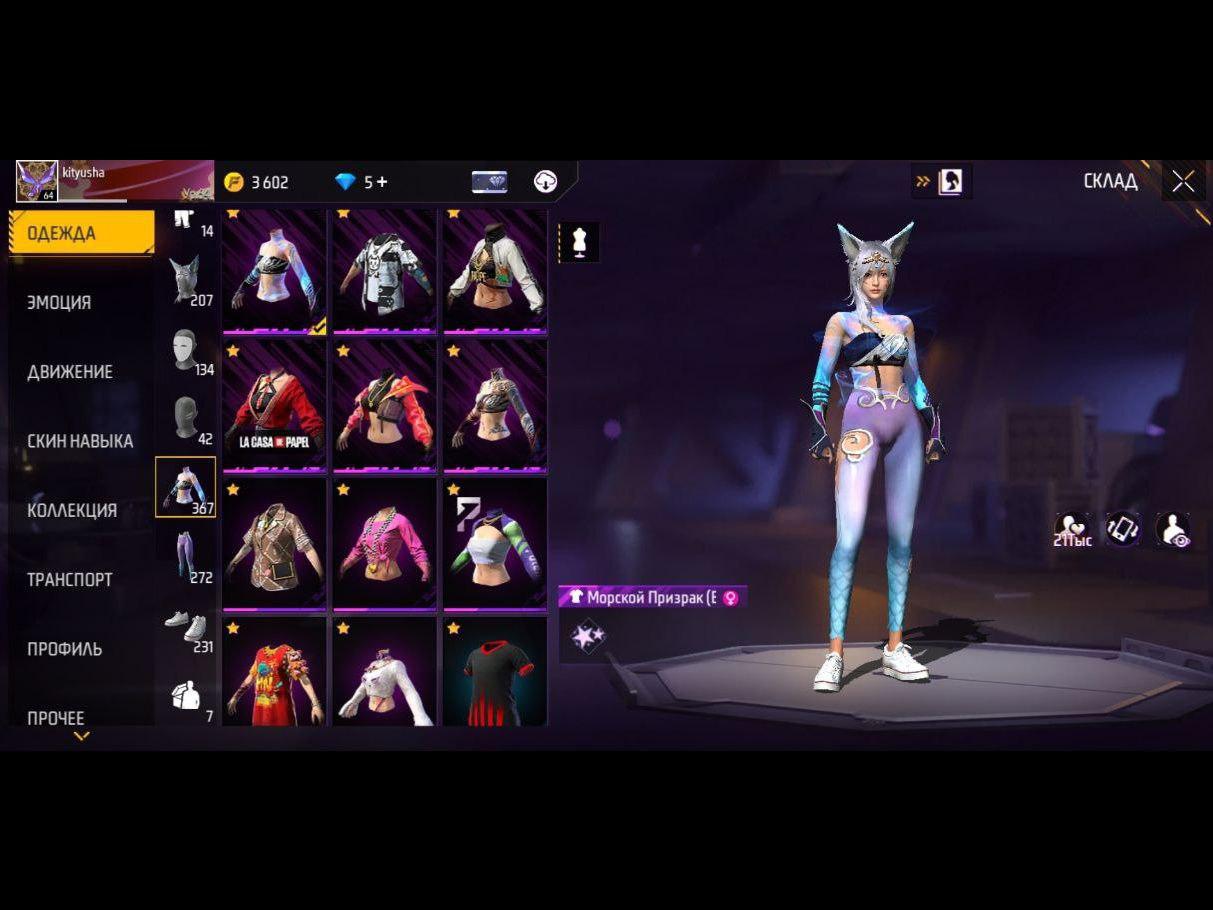This screenshot has width=1213, height=910.
Task: Select the pink jacket top
Action: [385, 543]
